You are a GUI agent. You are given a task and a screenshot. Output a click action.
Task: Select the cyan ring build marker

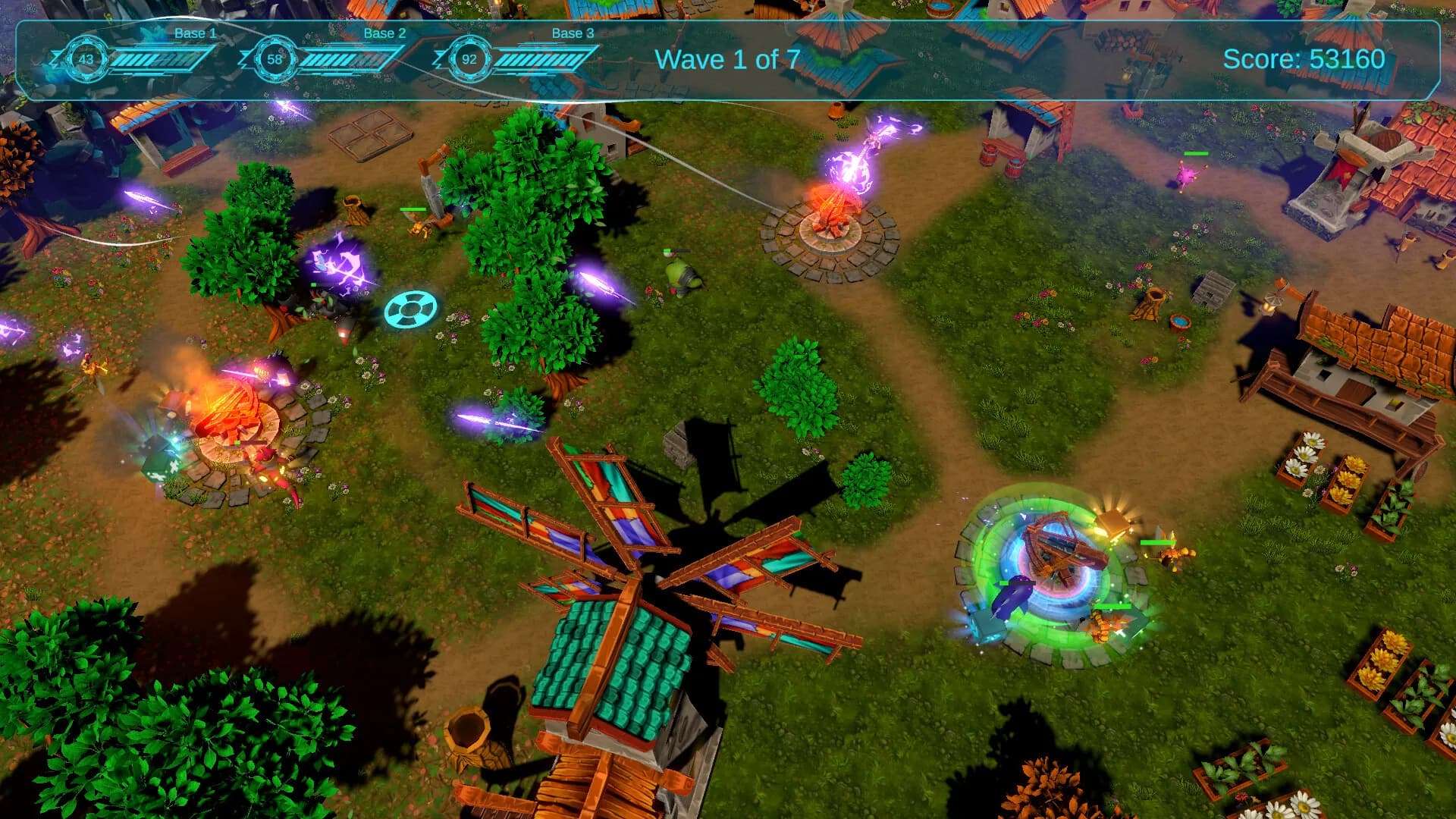pyautogui.click(x=410, y=309)
